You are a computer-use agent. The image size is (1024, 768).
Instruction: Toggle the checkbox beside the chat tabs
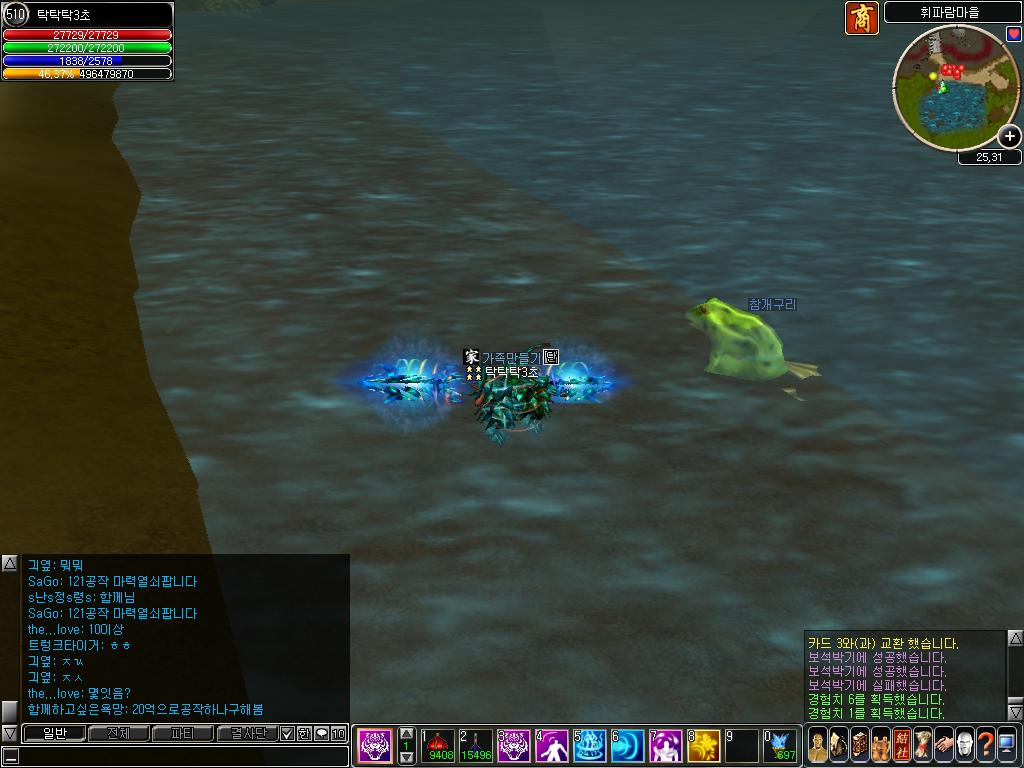[287, 734]
